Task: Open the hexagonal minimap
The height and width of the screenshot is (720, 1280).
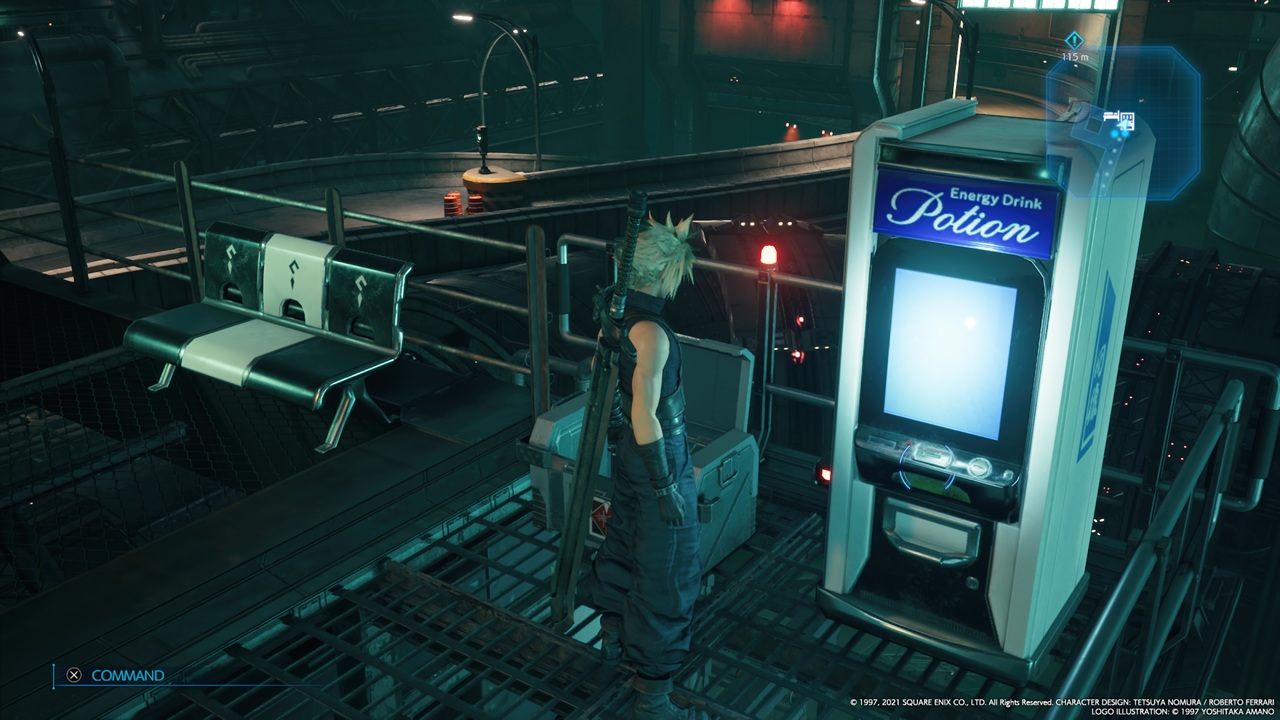Action: (x=1123, y=122)
